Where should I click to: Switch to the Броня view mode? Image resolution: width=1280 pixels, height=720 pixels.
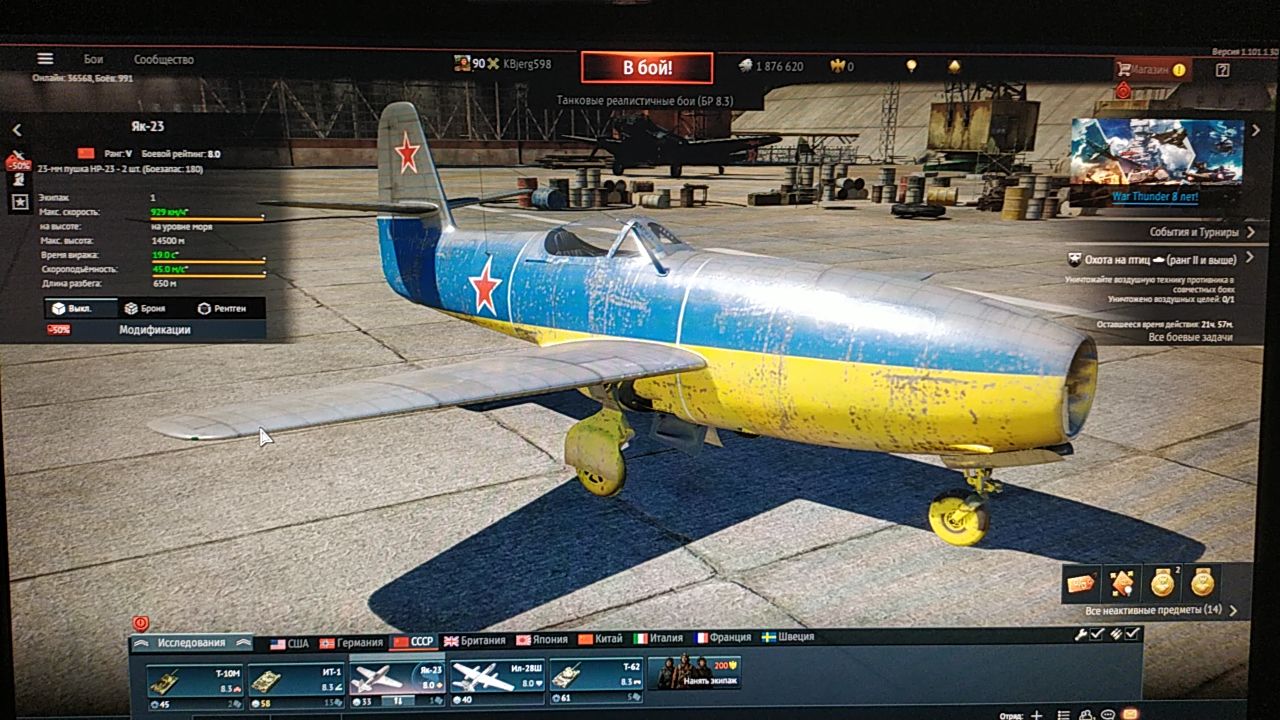(x=146, y=309)
